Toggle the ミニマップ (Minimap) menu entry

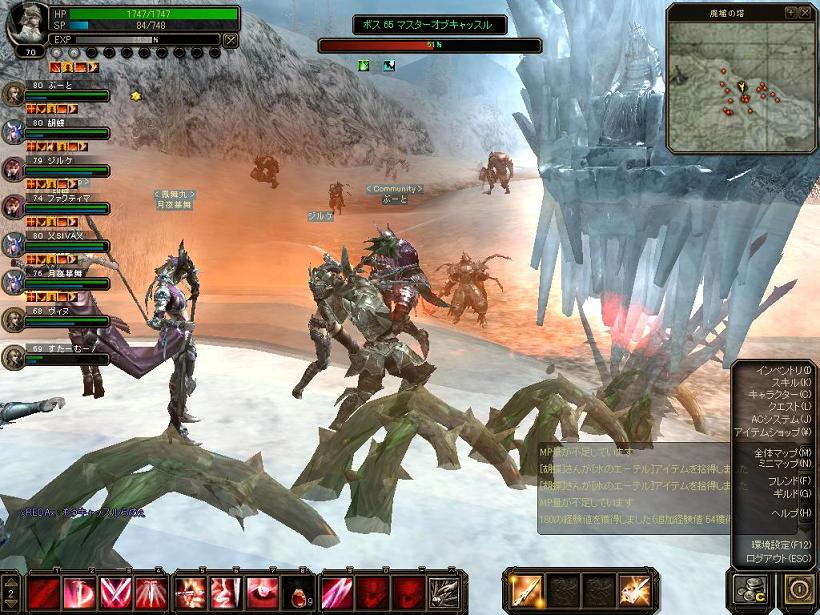[x=783, y=464]
